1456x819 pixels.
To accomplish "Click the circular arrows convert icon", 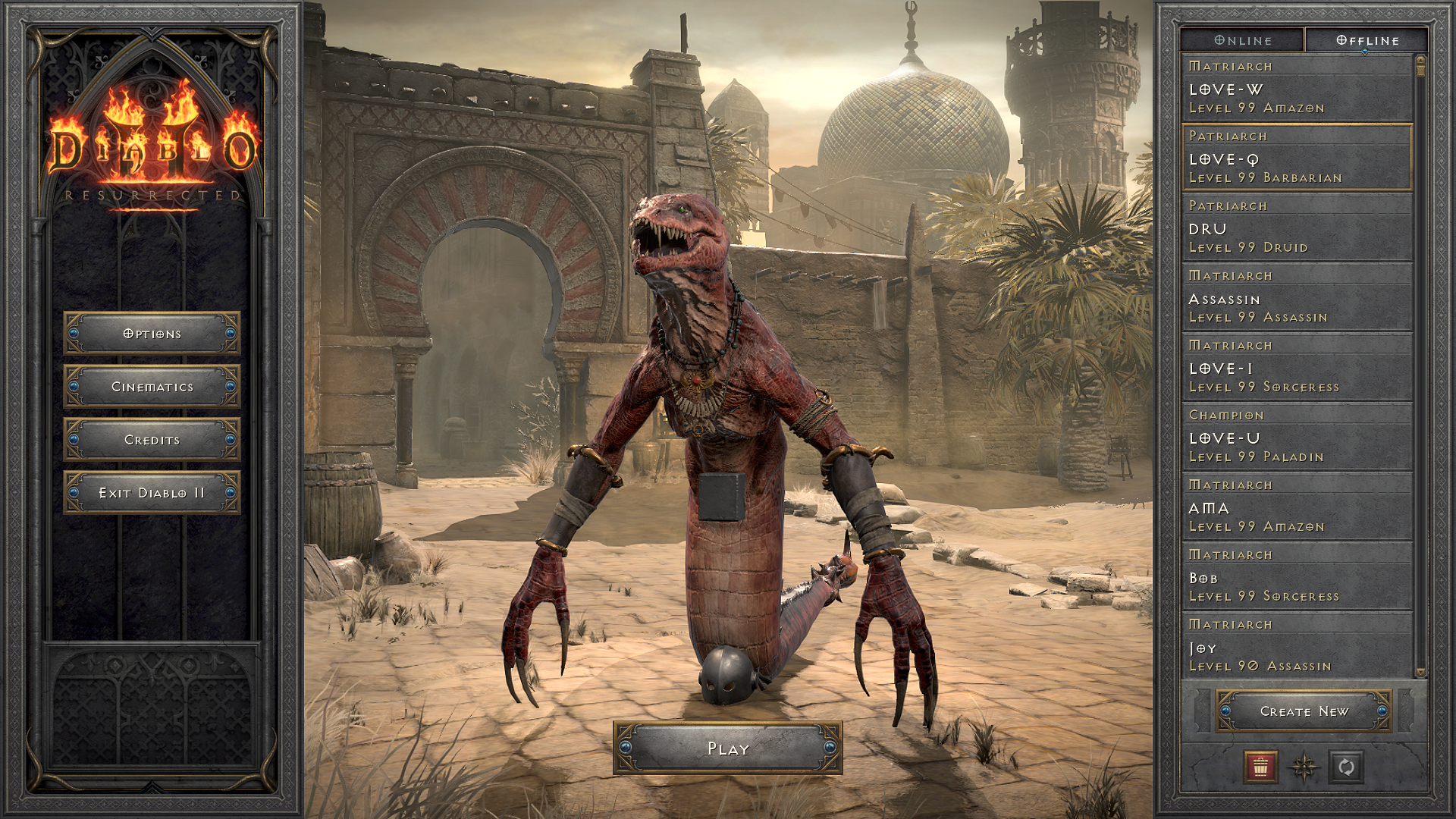I will [x=1346, y=767].
